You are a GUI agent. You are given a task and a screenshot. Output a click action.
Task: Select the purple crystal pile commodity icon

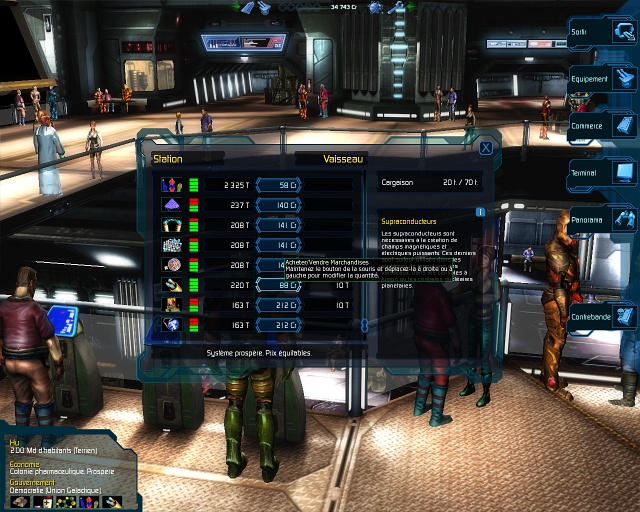coord(171,205)
